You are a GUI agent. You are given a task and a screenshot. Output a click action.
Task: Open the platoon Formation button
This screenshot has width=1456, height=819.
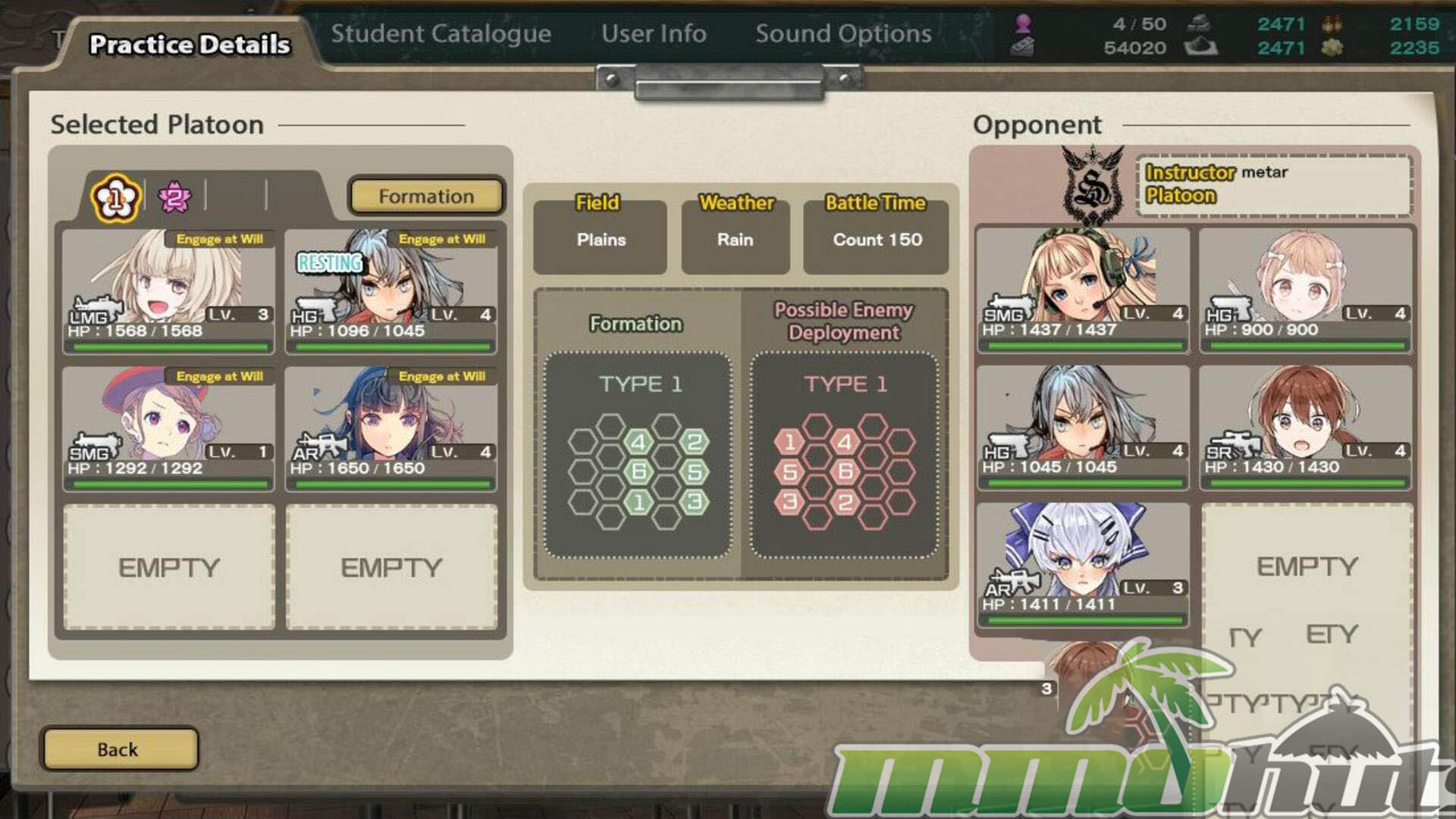(x=426, y=196)
